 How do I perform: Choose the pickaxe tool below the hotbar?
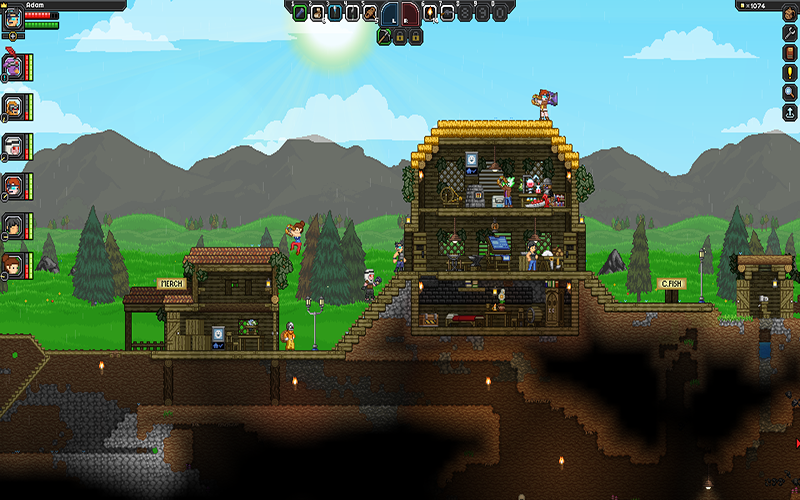[383, 36]
